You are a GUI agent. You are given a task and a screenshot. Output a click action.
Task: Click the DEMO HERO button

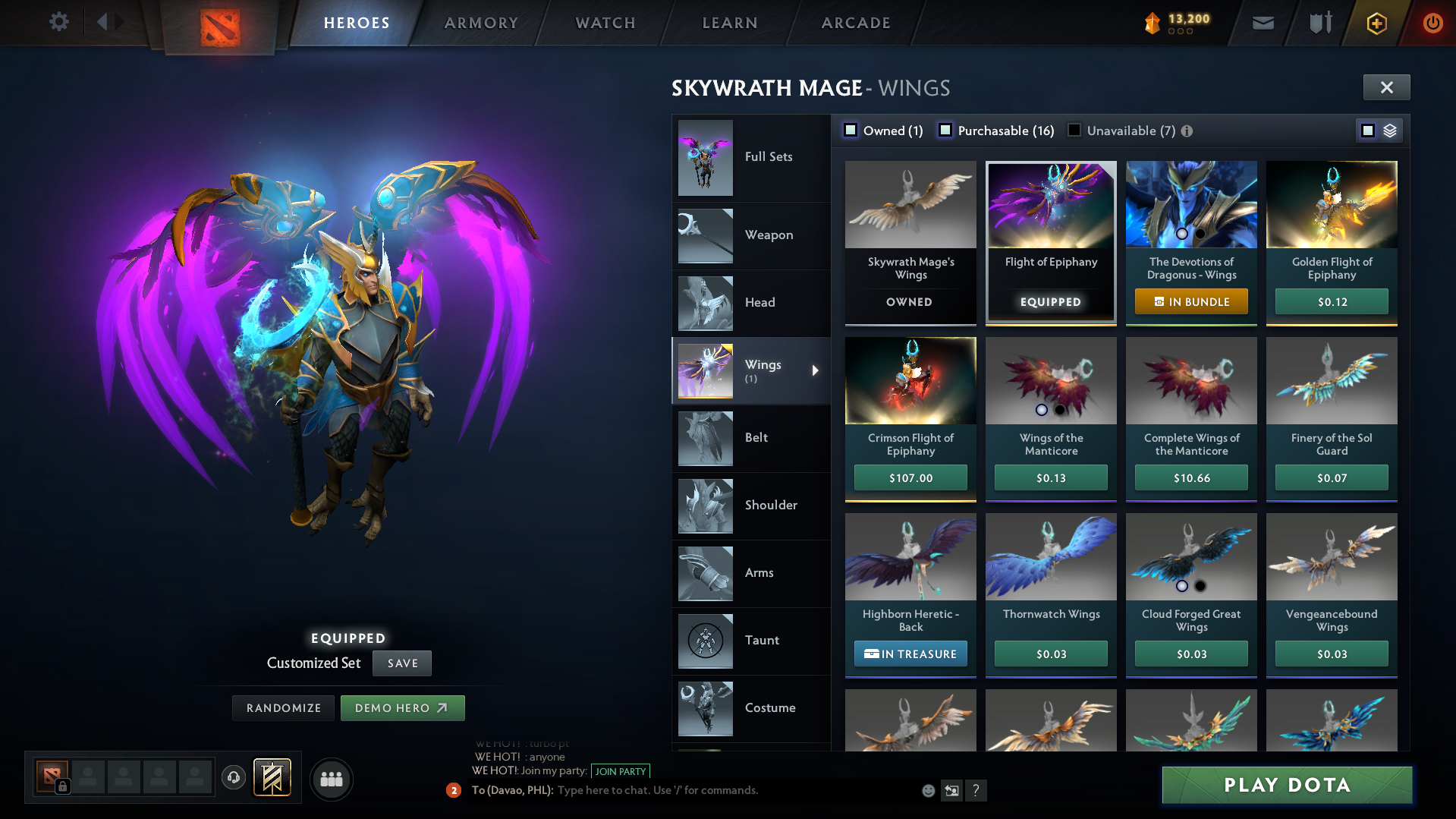402,707
